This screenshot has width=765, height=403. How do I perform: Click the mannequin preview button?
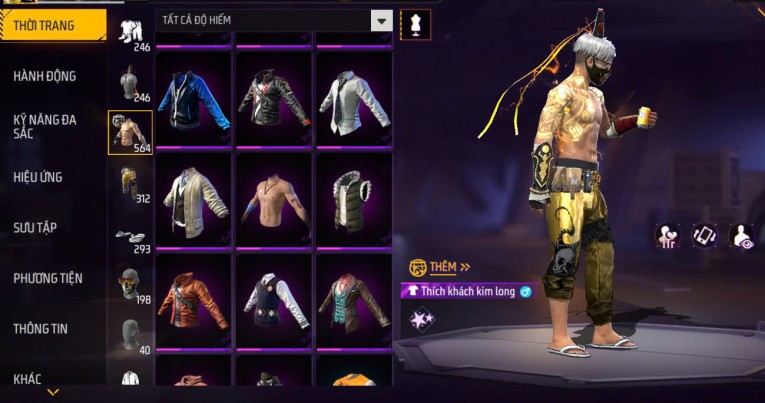[415, 23]
